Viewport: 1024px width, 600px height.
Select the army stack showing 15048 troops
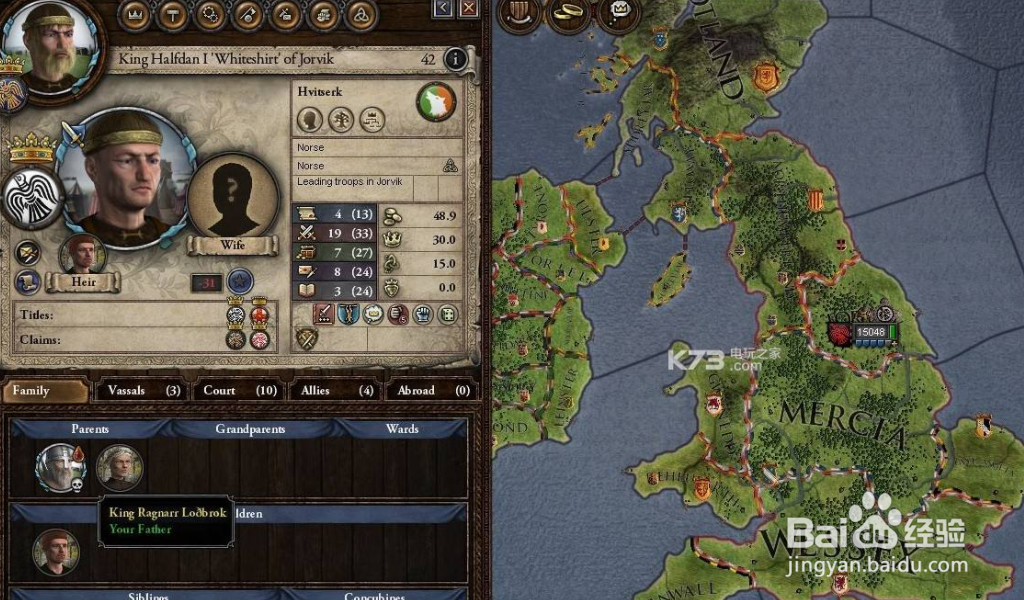click(x=864, y=332)
